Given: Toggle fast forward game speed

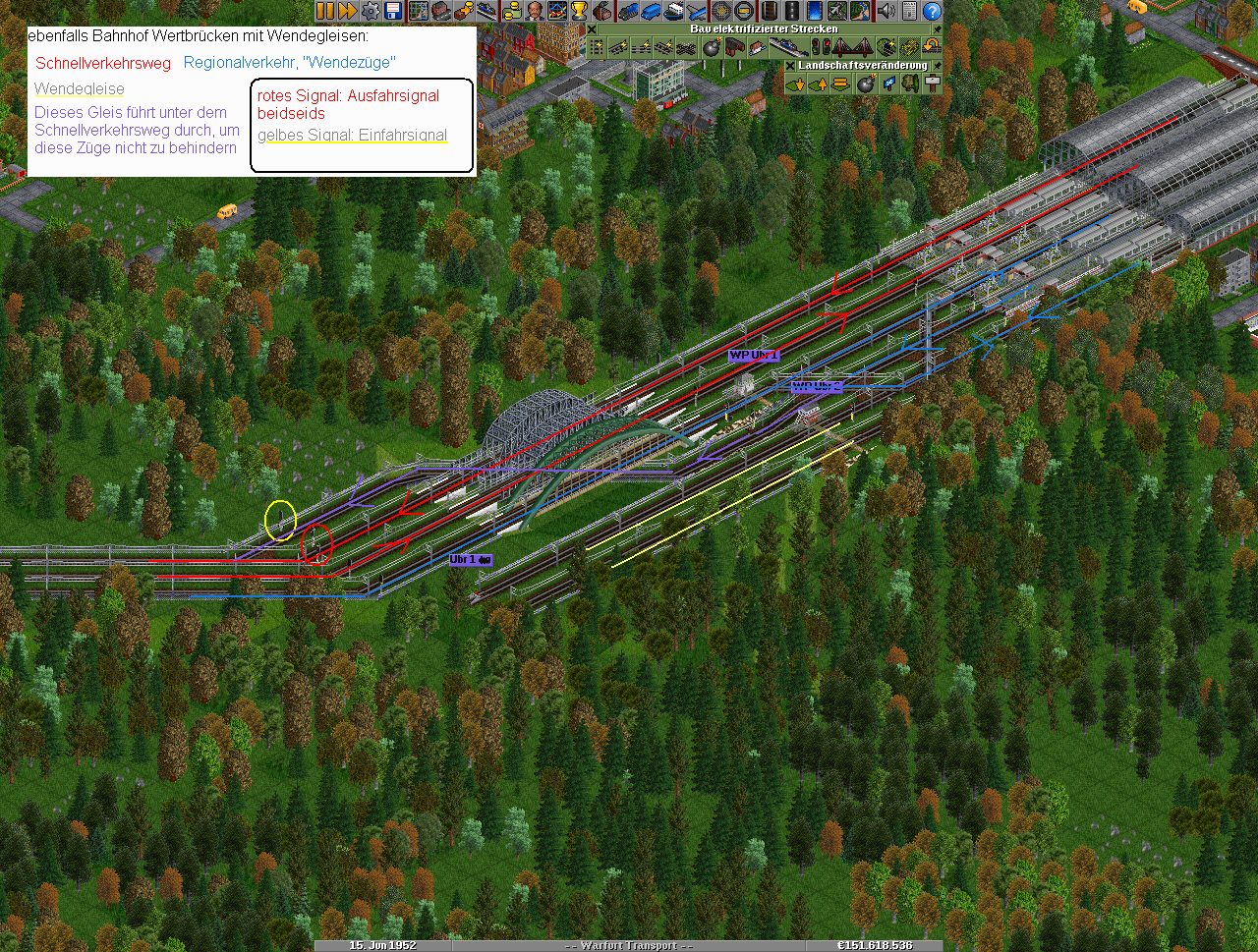Looking at the screenshot, I should click(347, 11).
